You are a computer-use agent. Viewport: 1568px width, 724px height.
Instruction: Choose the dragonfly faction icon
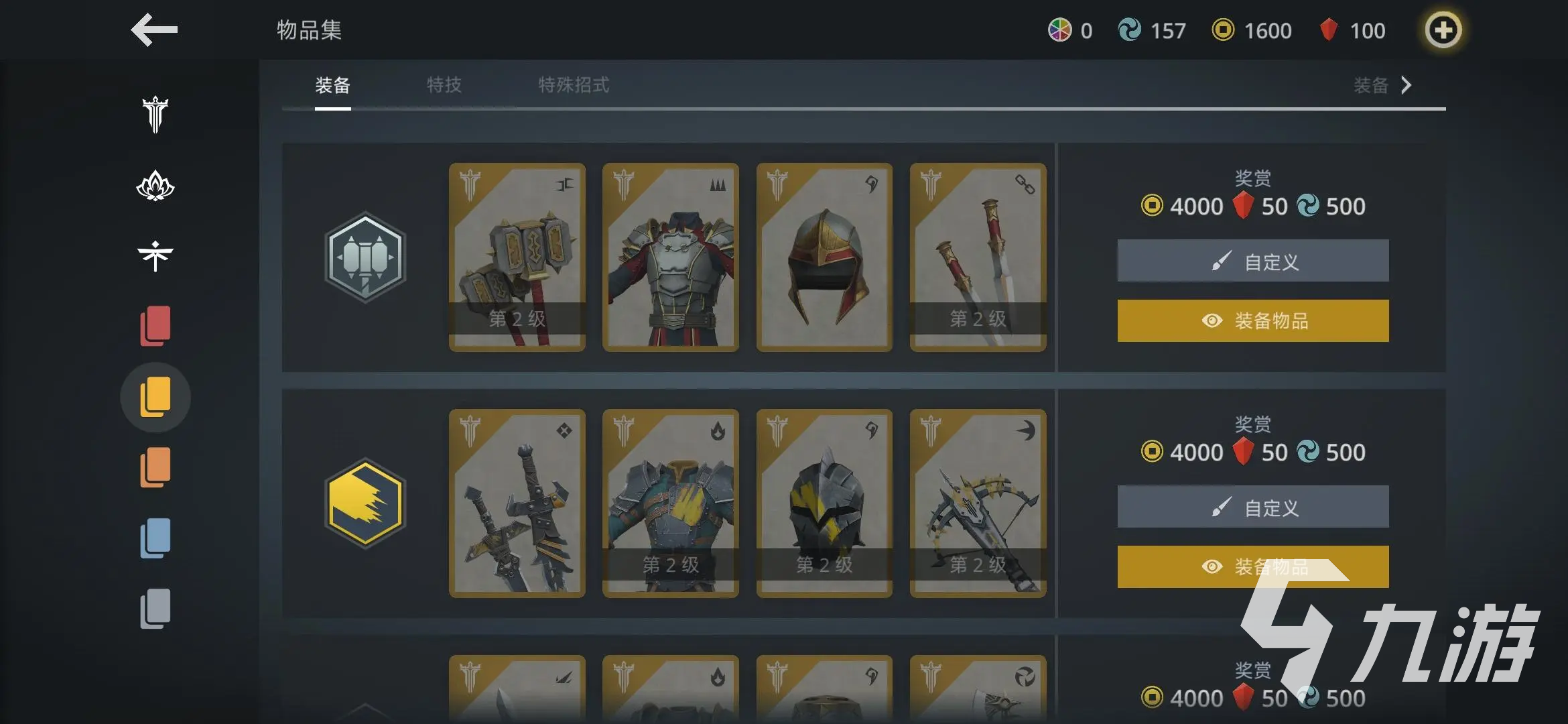tap(155, 256)
